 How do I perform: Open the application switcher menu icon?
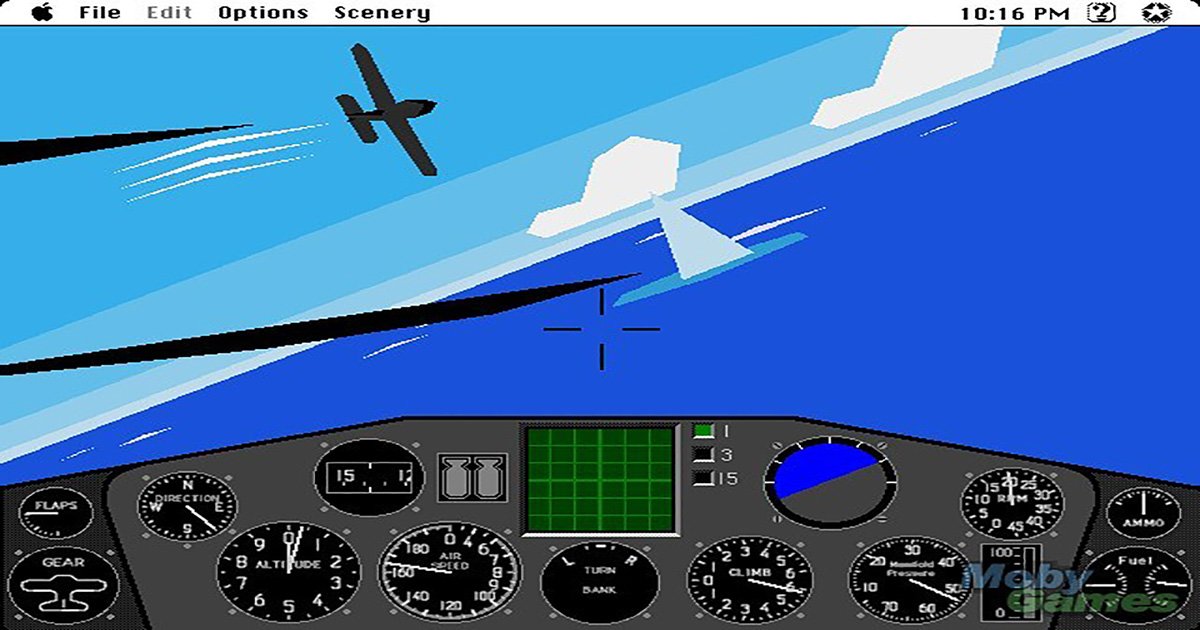point(1157,13)
